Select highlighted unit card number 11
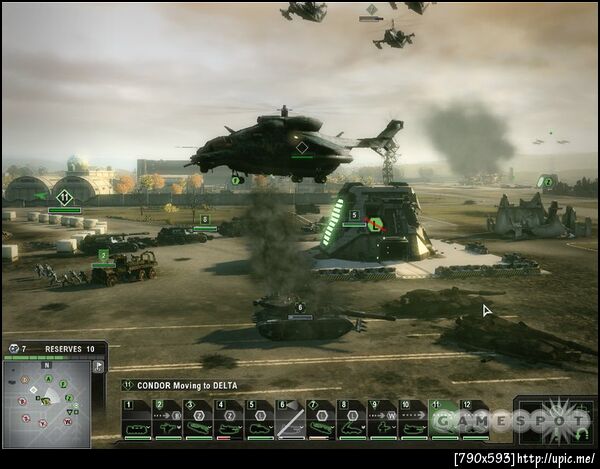 click(443, 420)
